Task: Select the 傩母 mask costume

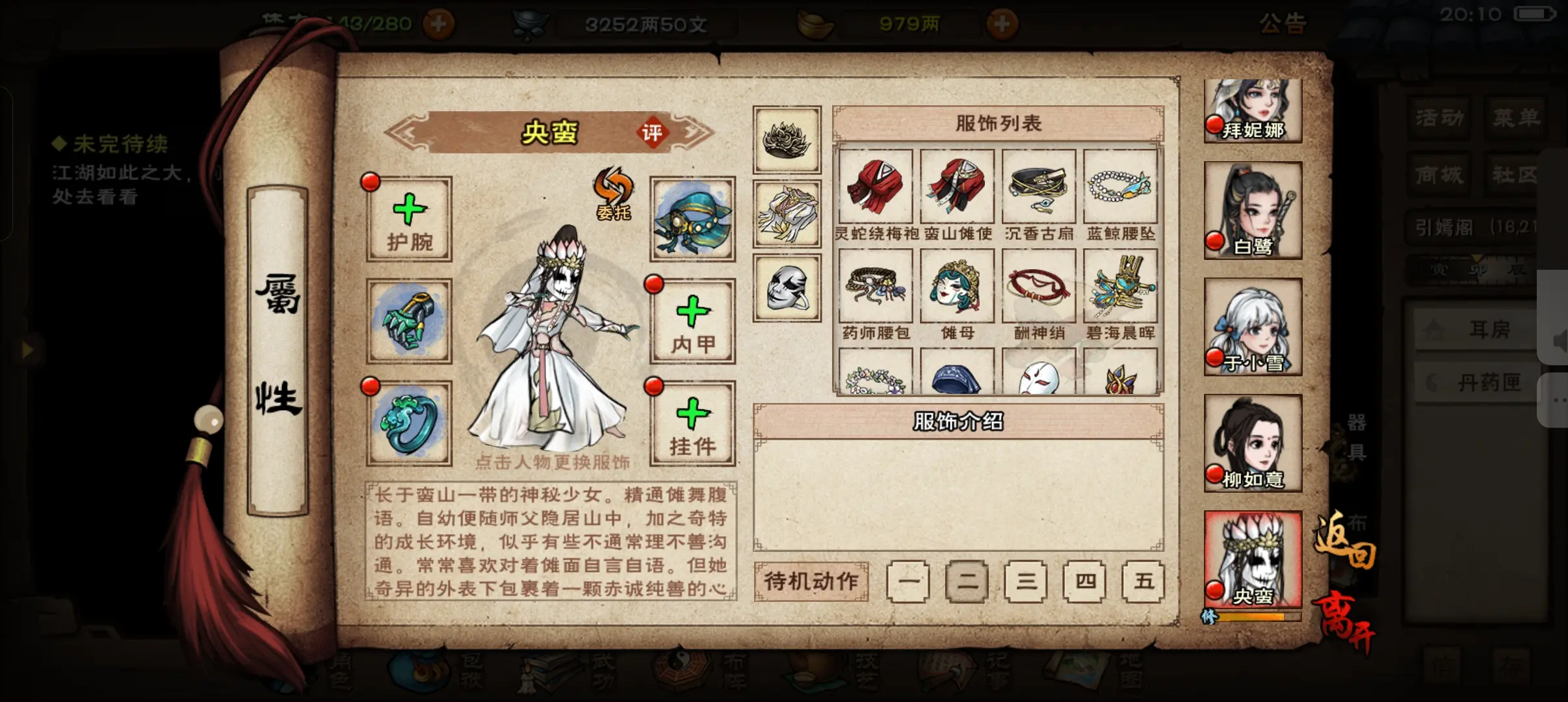Action: pyautogui.click(x=957, y=287)
